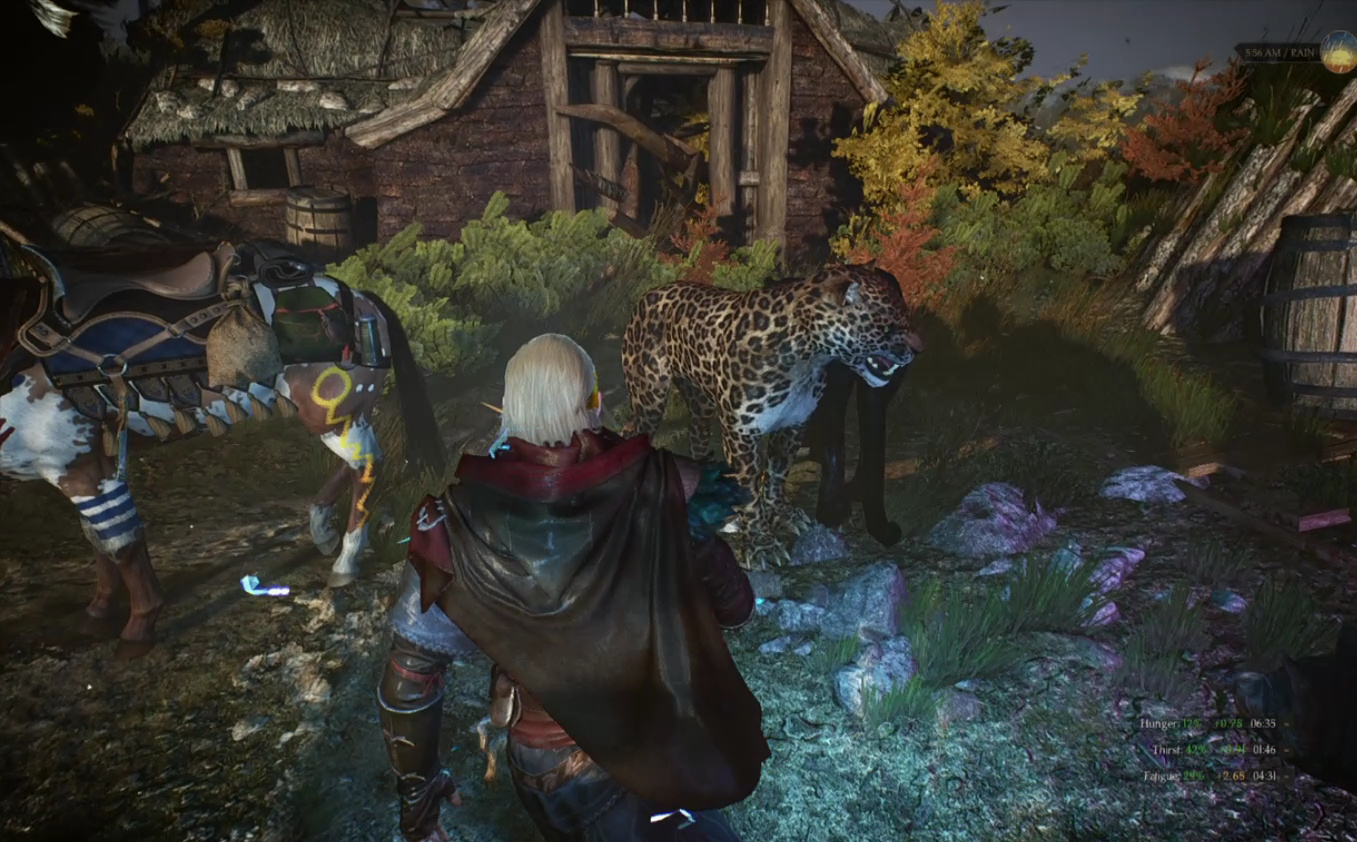Click the rainy weather icon
This screenshot has width=1357, height=842.
1338,52
